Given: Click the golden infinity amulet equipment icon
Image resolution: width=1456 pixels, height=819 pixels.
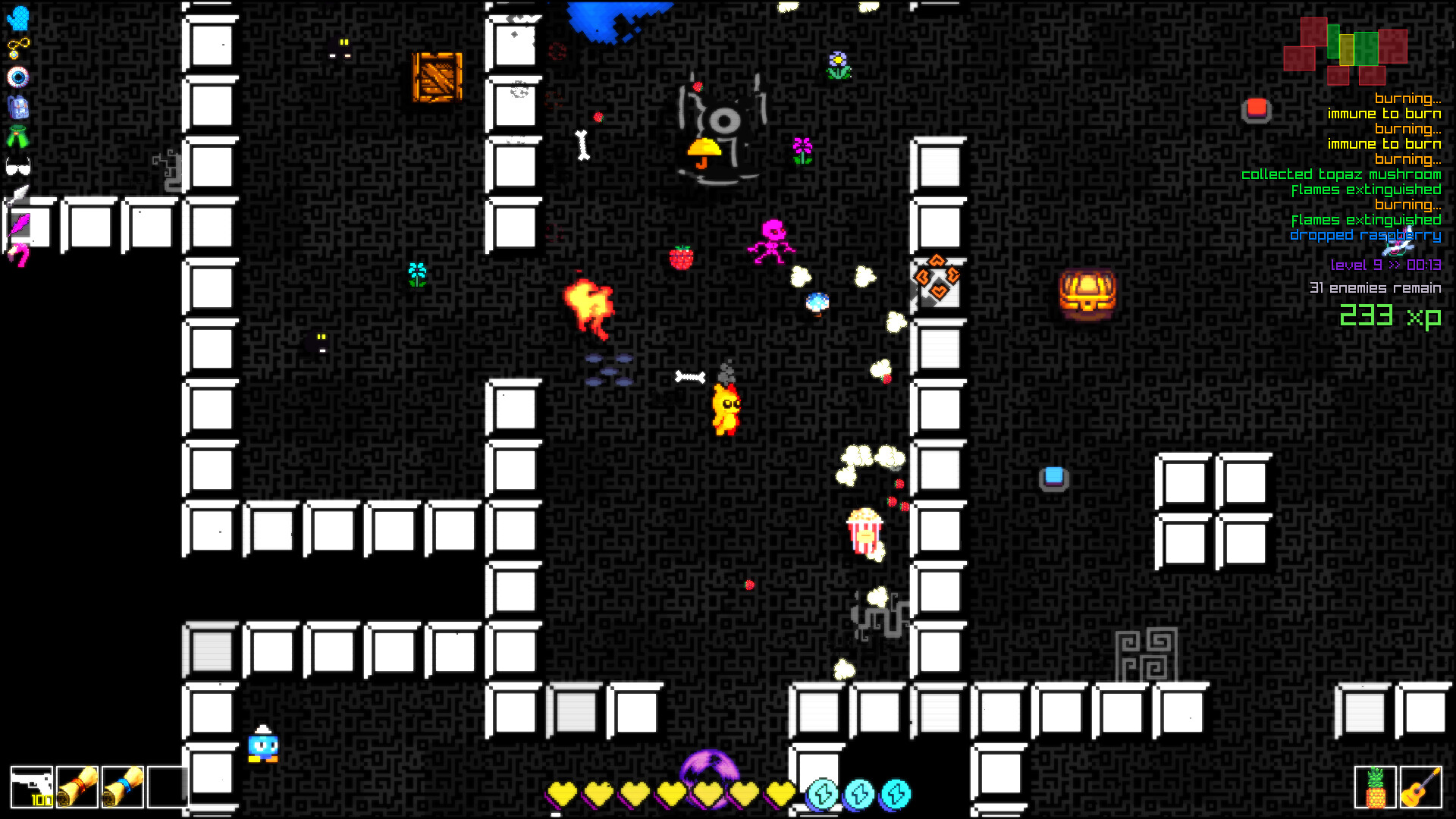Looking at the screenshot, I should [x=17, y=47].
